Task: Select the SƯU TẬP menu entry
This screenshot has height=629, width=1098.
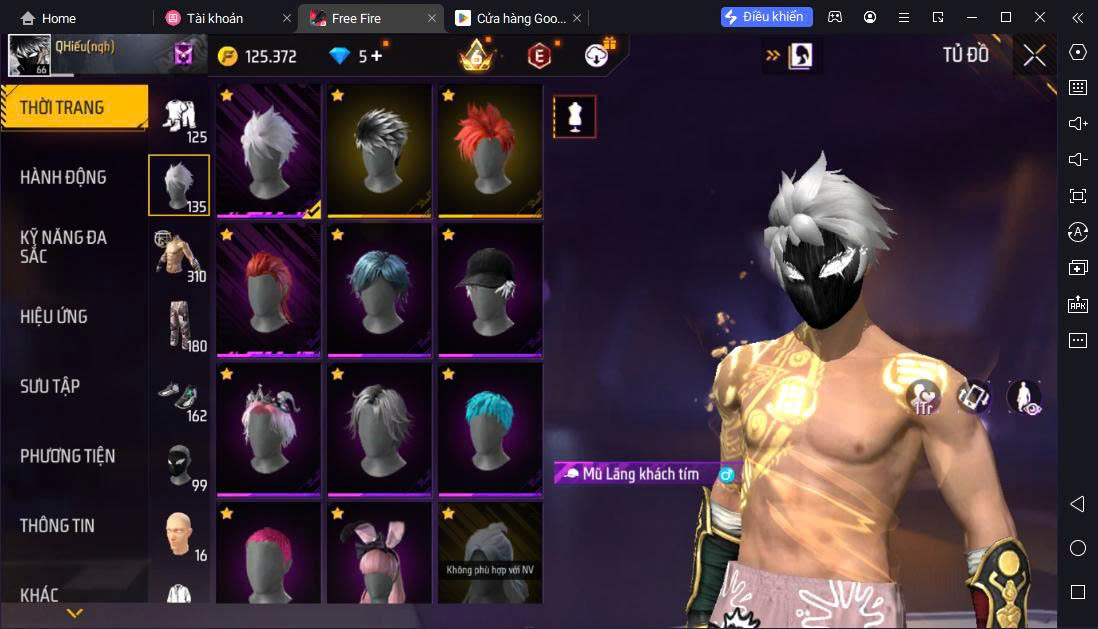Action: [x=50, y=386]
